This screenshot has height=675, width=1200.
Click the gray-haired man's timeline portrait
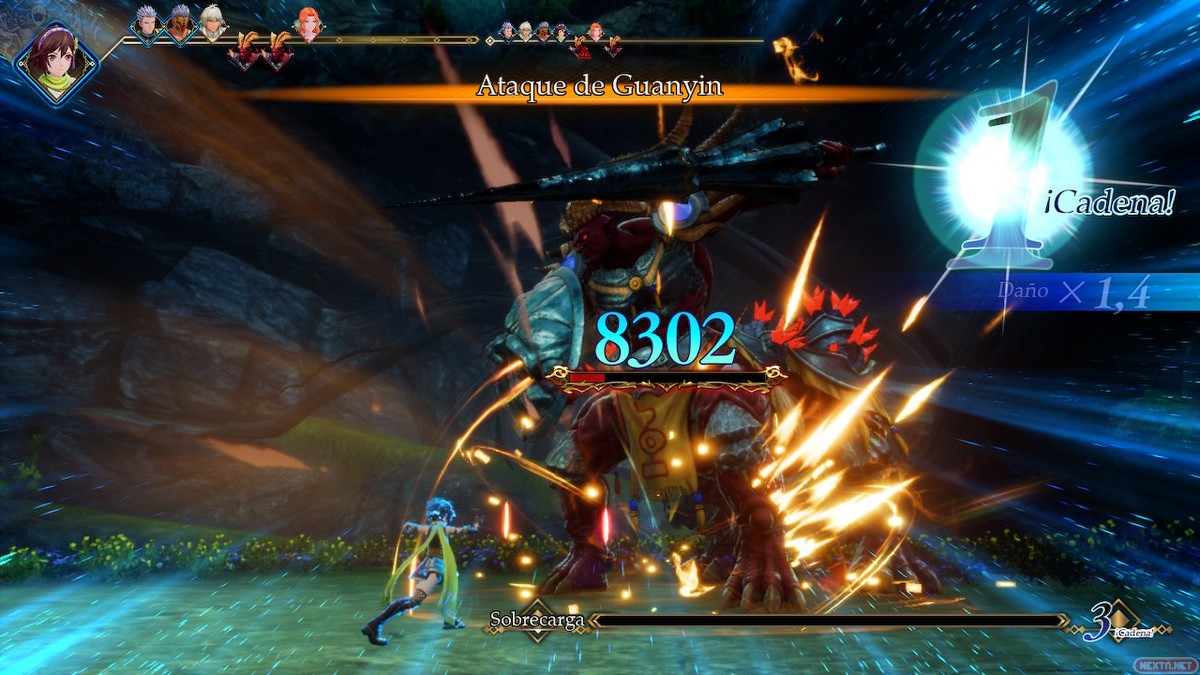click(x=146, y=24)
